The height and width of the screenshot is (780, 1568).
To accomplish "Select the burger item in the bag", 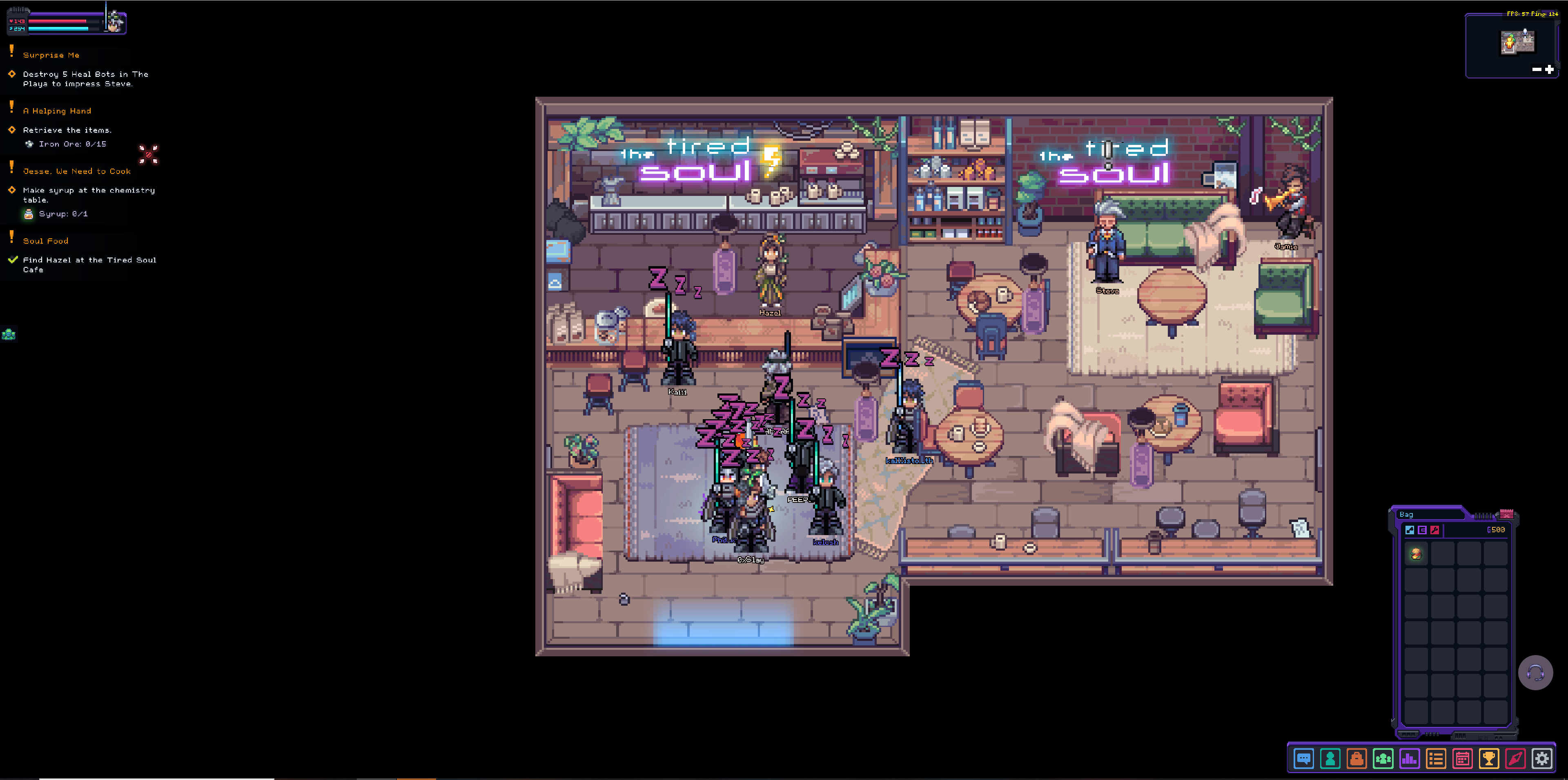I will [1416, 553].
